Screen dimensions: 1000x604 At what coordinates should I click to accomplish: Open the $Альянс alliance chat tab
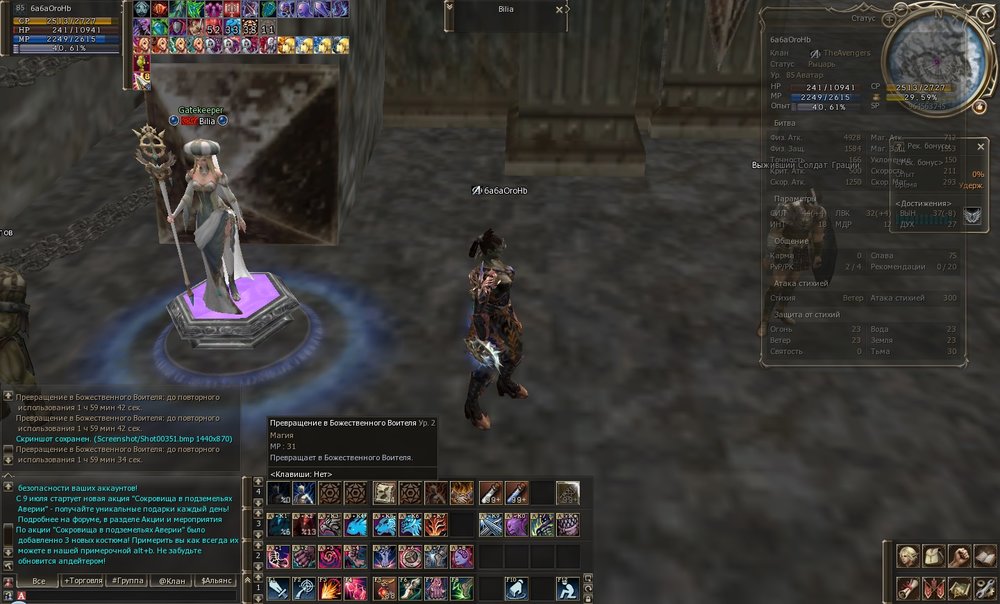pyautogui.click(x=216, y=580)
